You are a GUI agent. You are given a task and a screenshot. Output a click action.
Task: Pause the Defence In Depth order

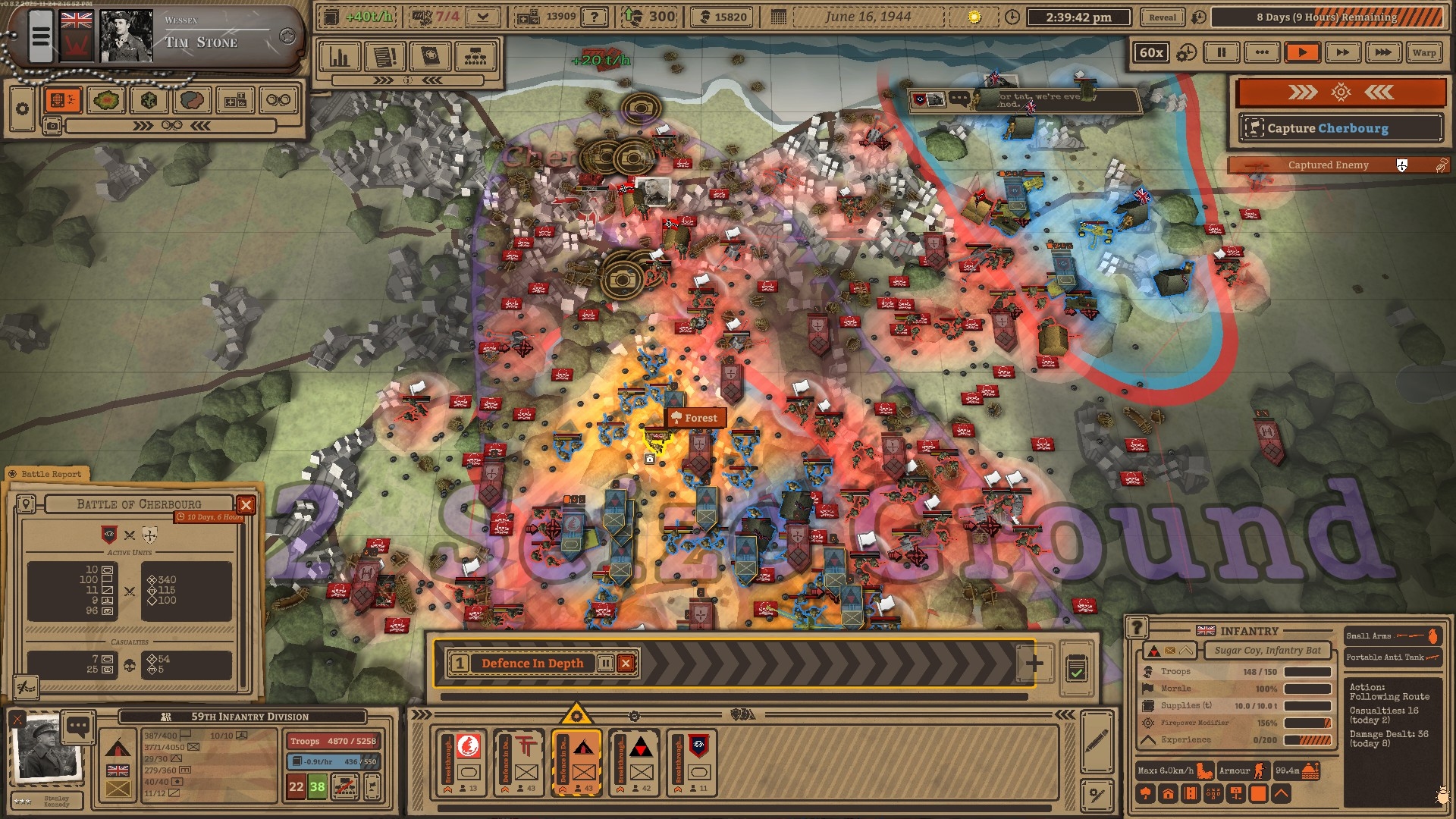pos(605,664)
